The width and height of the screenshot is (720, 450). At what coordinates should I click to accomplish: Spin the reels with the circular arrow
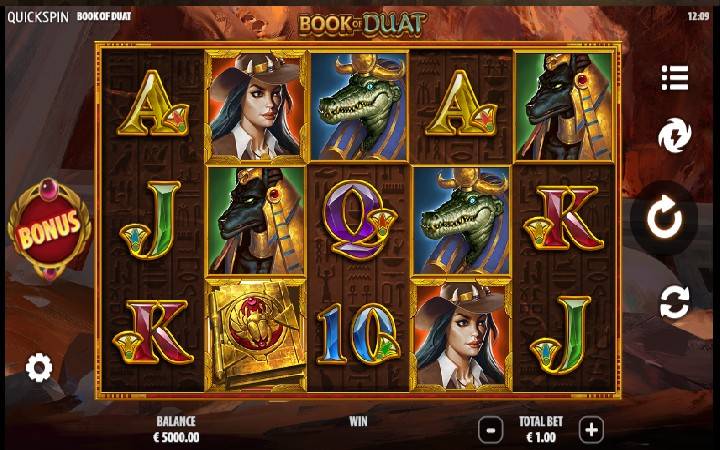(x=664, y=218)
